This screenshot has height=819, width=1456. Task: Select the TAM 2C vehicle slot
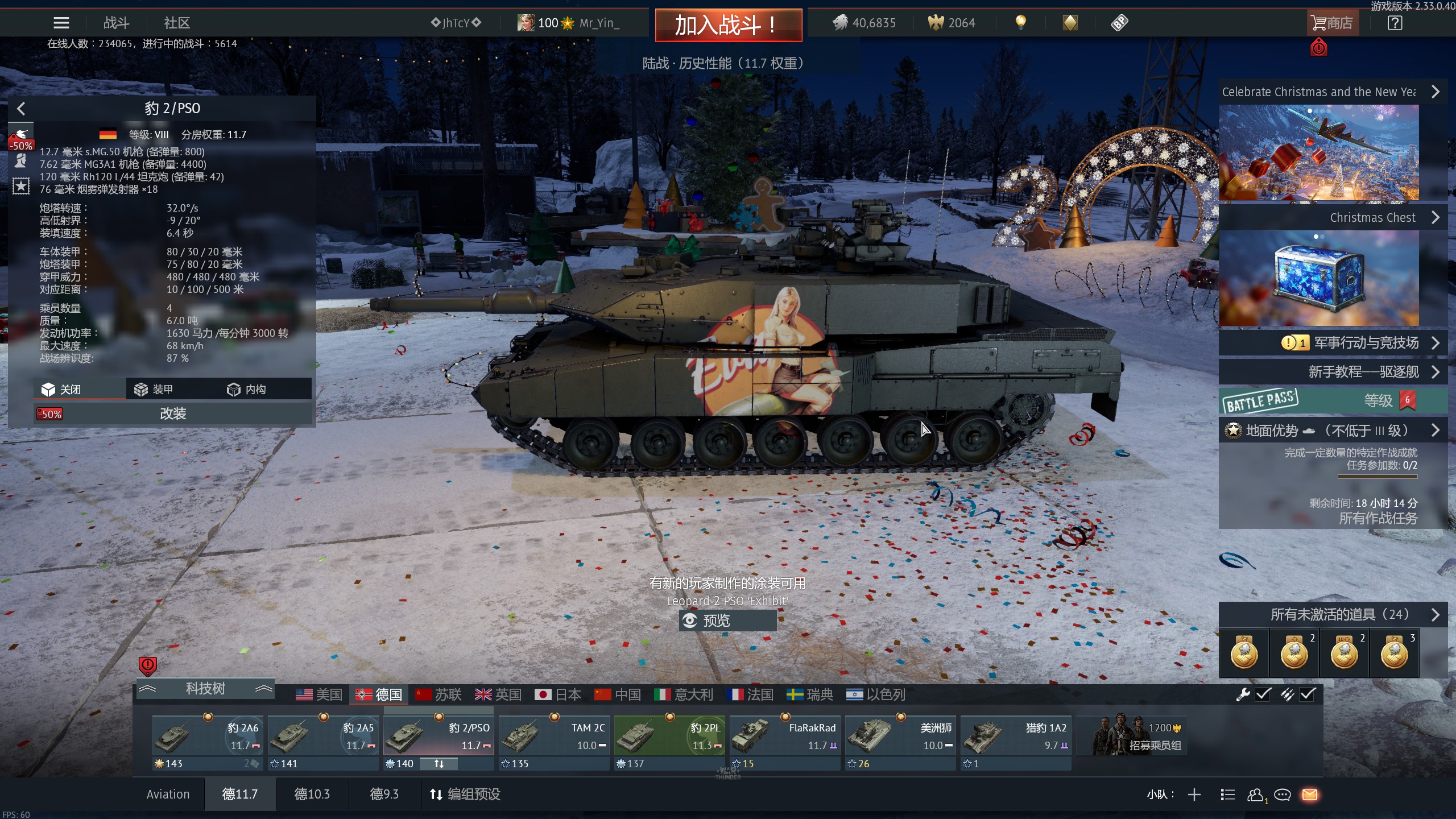[x=554, y=737]
